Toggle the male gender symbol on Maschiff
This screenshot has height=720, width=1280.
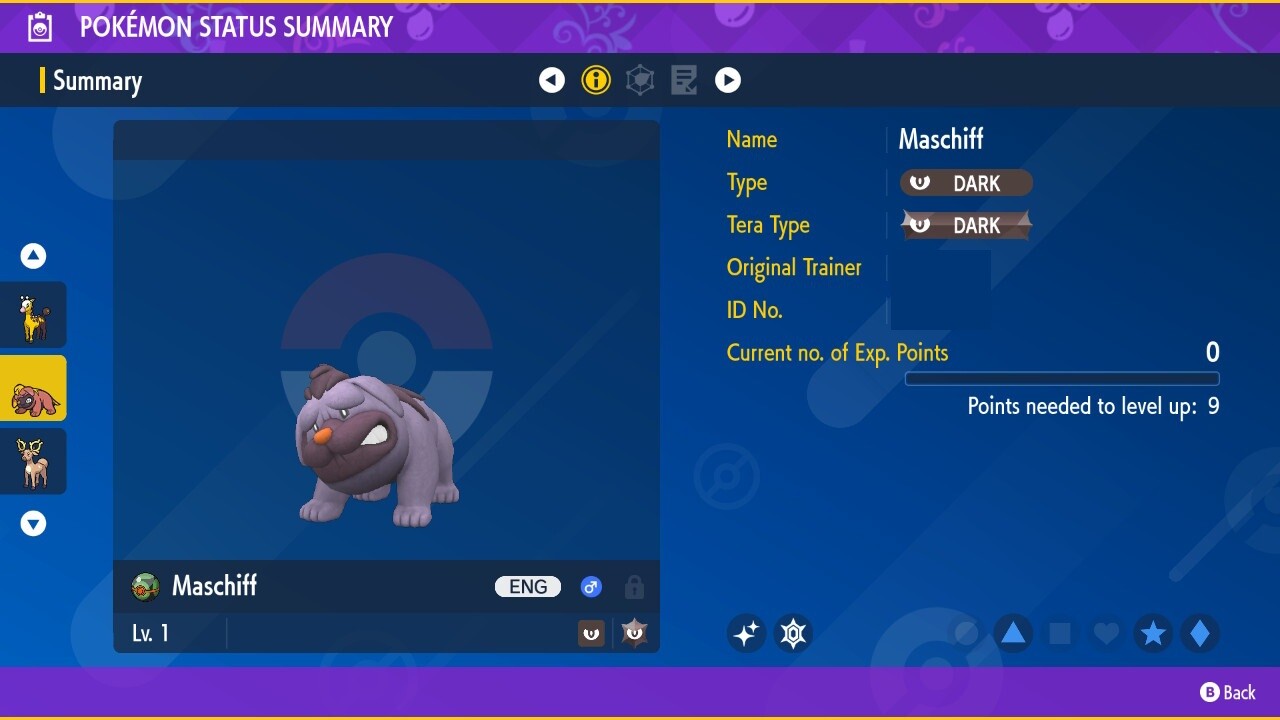pyautogui.click(x=591, y=587)
